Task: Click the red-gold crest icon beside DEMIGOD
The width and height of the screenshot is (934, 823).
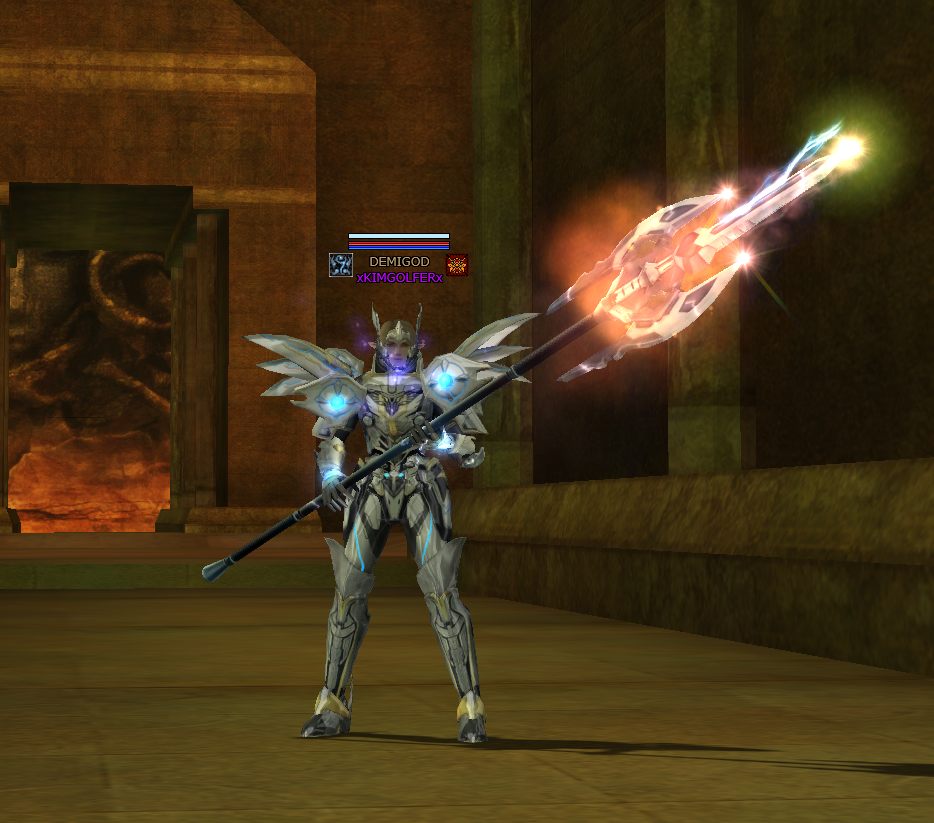Action: tap(457, 265)
